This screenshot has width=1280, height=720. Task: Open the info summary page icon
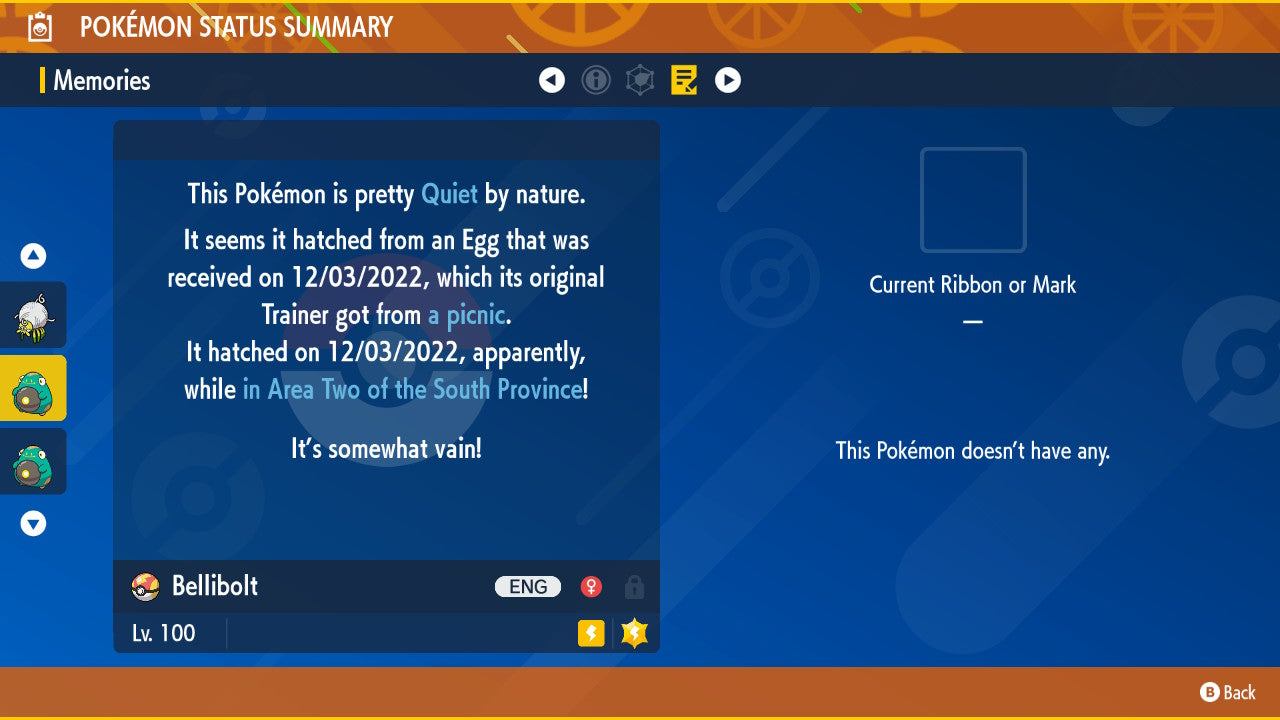pyautogui.click(x=596, y=80)
